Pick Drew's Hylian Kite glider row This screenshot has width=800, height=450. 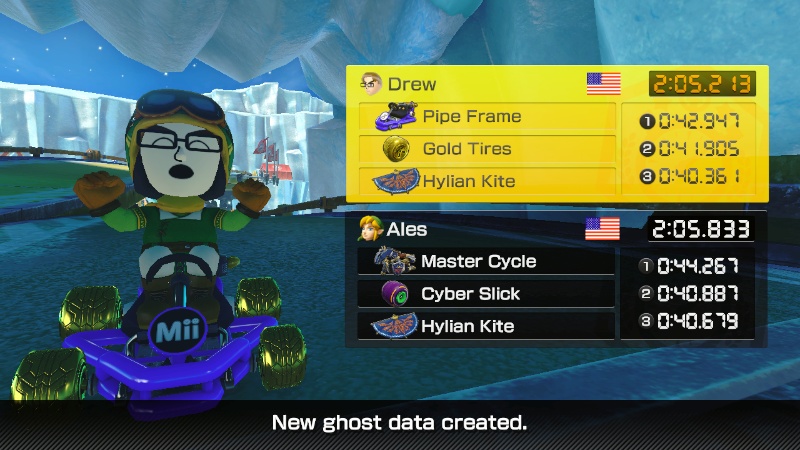click(x=487, y=182)
